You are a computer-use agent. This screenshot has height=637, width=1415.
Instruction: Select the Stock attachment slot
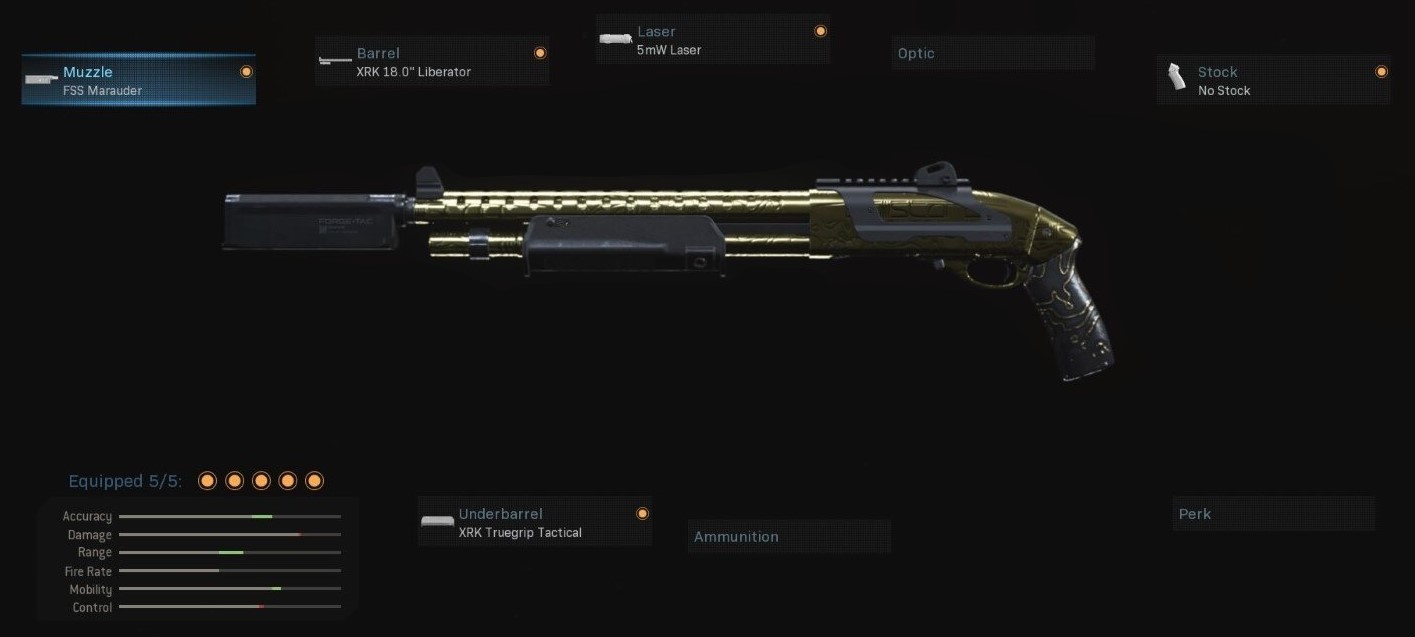tap(1273, 80)
